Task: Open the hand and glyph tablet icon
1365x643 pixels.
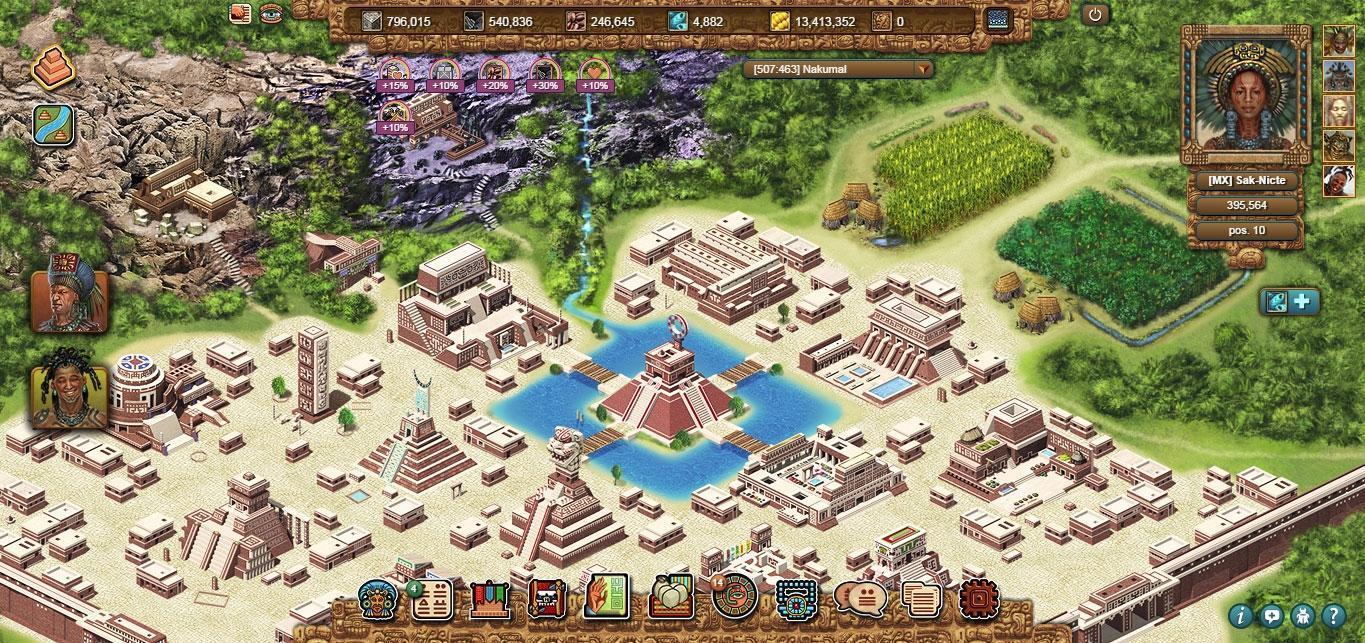Action: pyautogui.click(x=606, y=597)
